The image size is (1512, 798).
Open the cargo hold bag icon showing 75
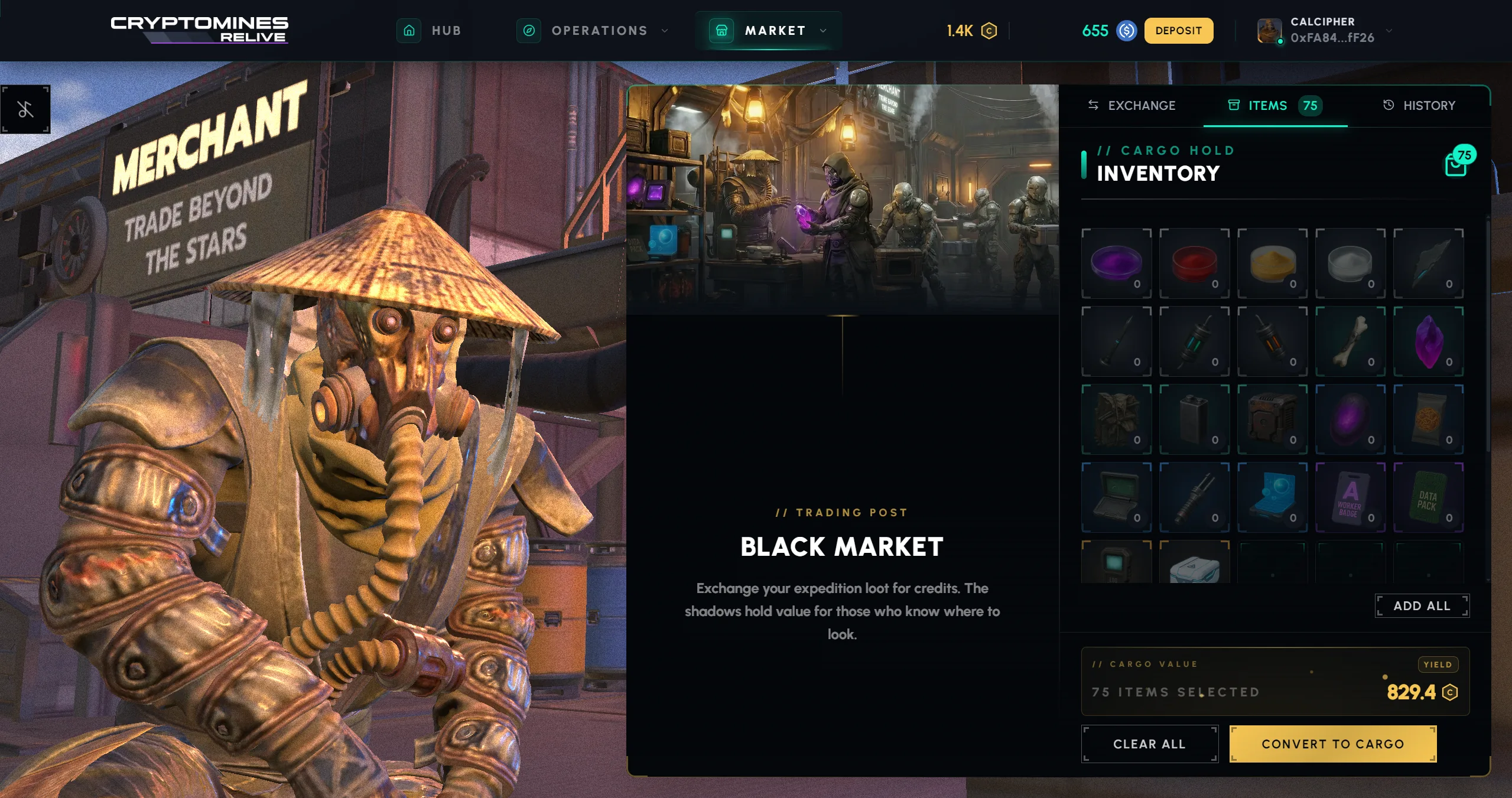pyautogui.click(x=1455, y=164)
